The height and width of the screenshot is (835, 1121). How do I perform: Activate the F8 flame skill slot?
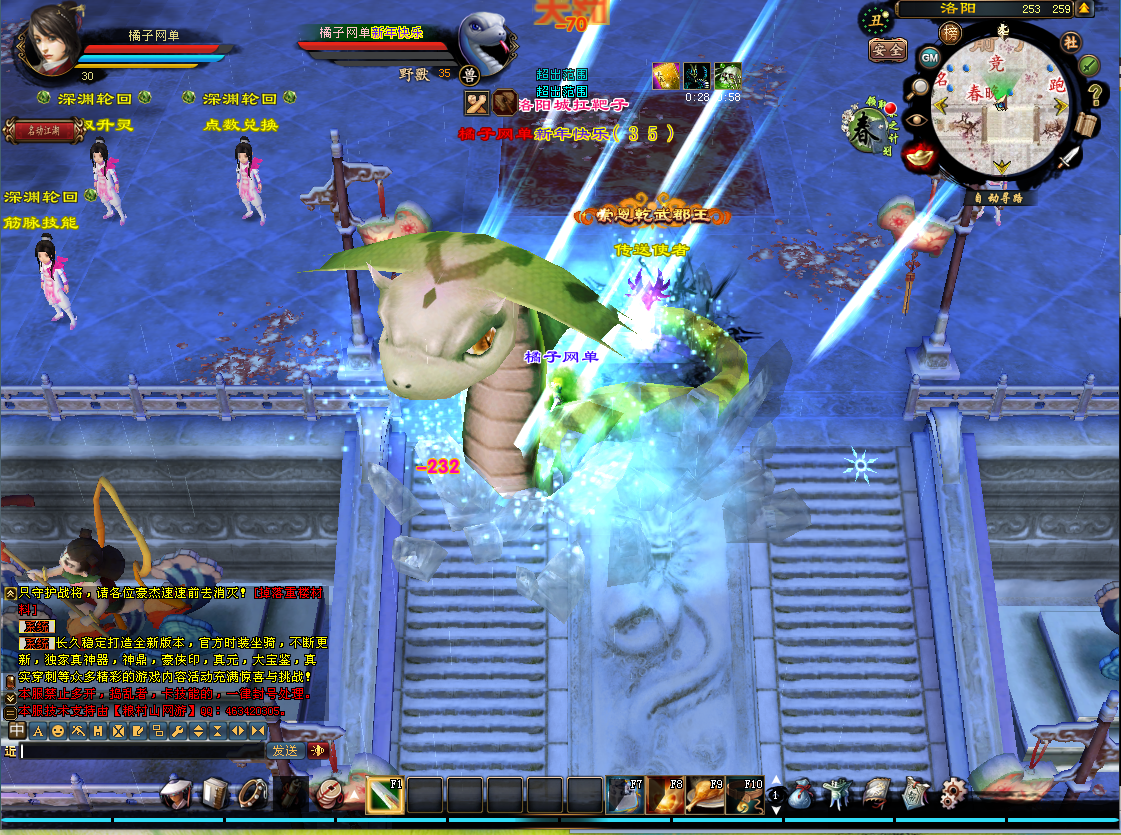(664, 794)
